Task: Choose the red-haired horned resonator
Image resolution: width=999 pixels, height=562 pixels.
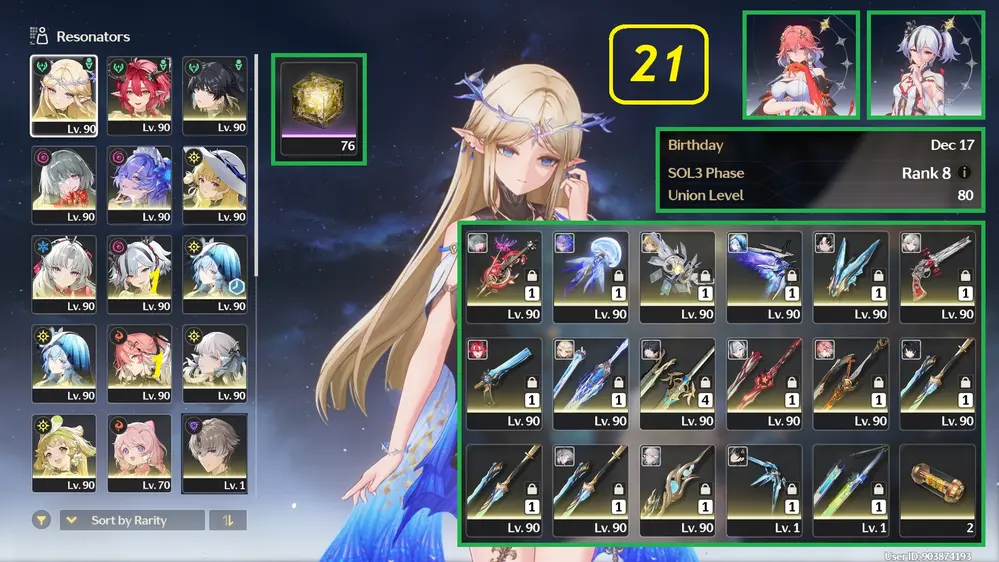Action: click(x=139, y=95)
